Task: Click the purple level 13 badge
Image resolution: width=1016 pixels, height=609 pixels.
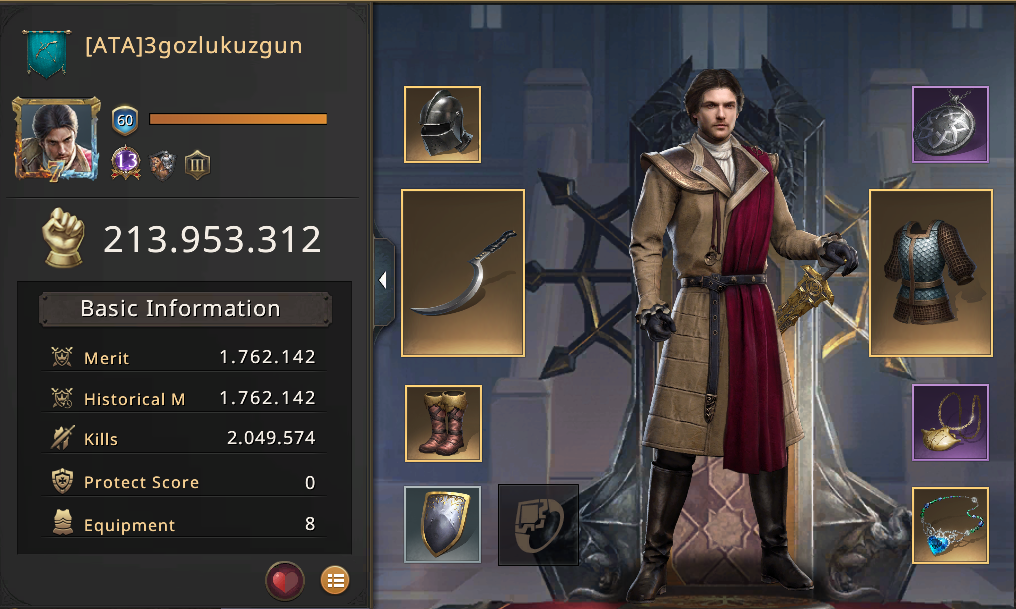Action: pos(126,163)
